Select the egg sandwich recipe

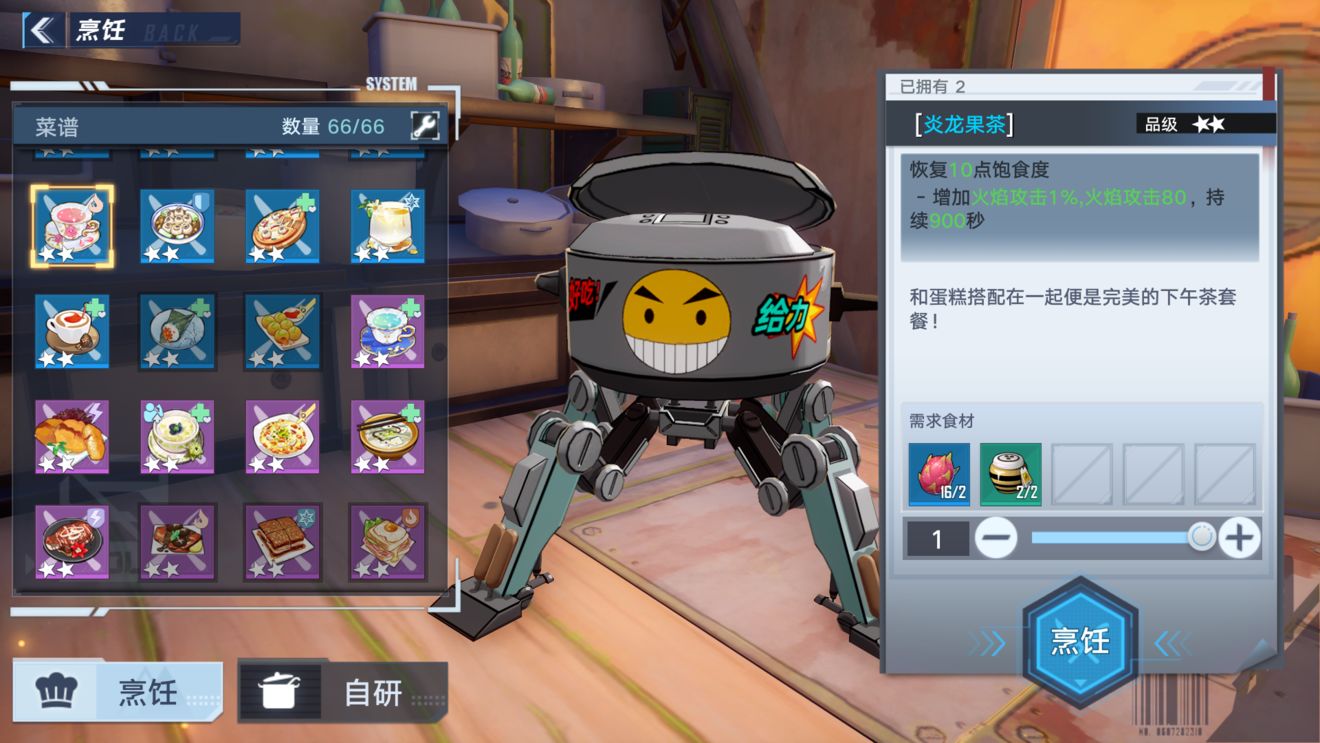coord(388,542)
